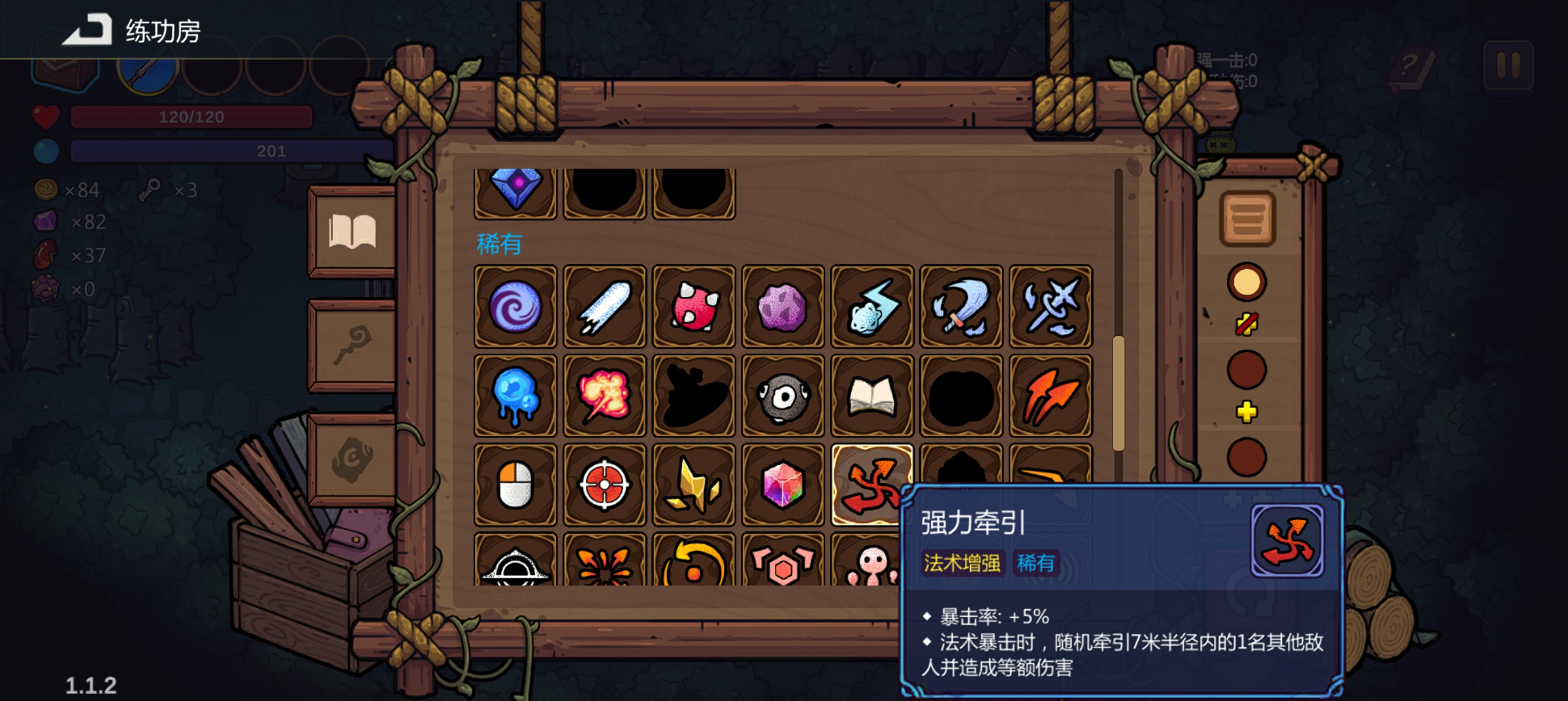Image resolution: width=1568 pixels, height=701 pixels.
Task: Toggle the crossed-out yellow plus filter
Action: point(1247,326)
